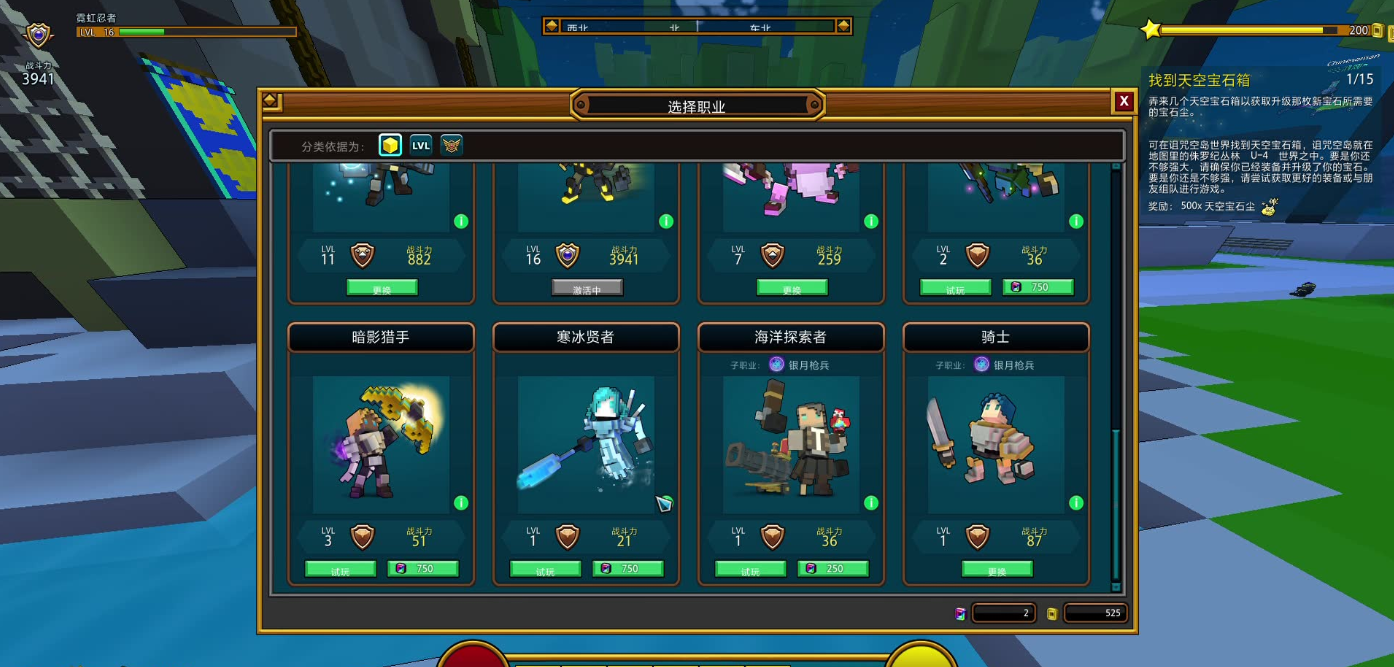Sort classes by the winged badge icon
1394x667 pixels.
coord(451,145)
